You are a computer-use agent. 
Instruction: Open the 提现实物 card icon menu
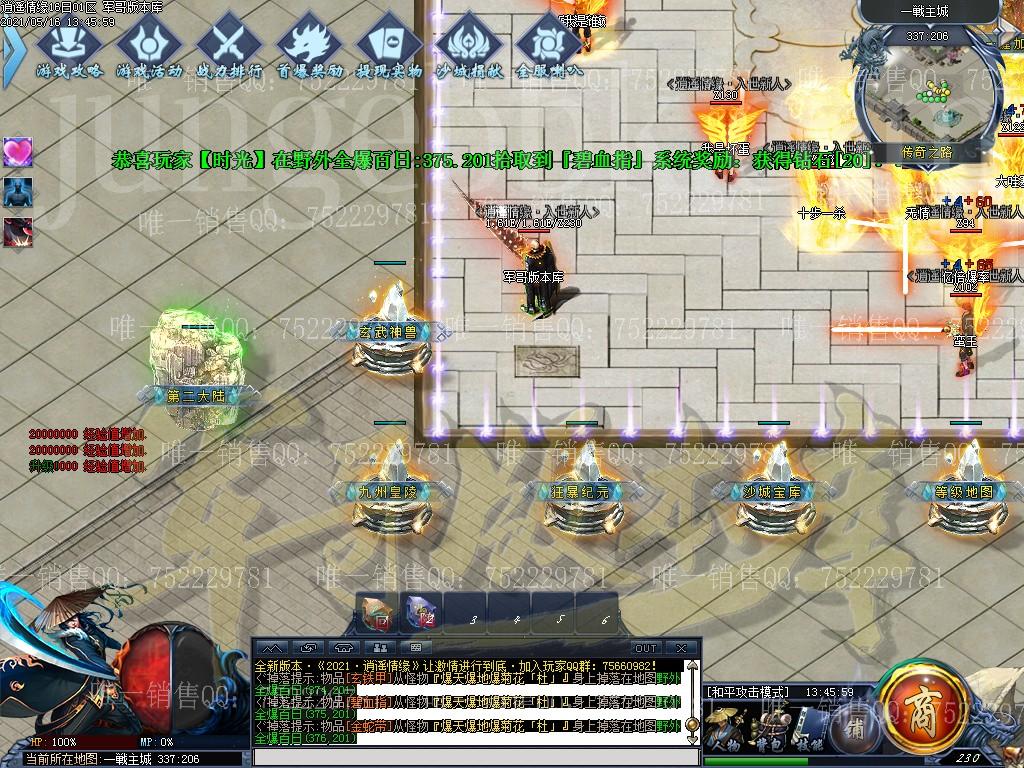[x=388, y=48]
